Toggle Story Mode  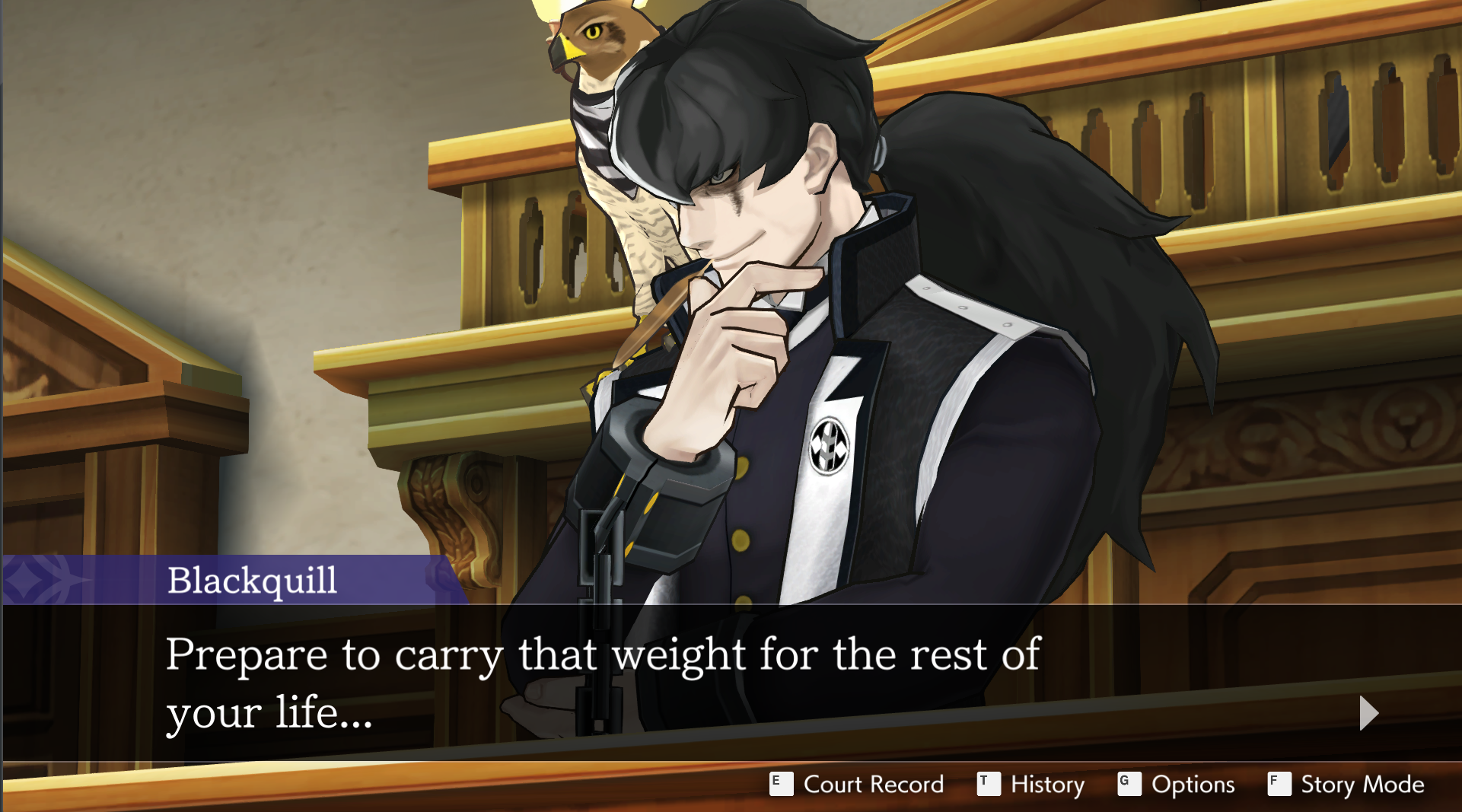coord(1346,784)
